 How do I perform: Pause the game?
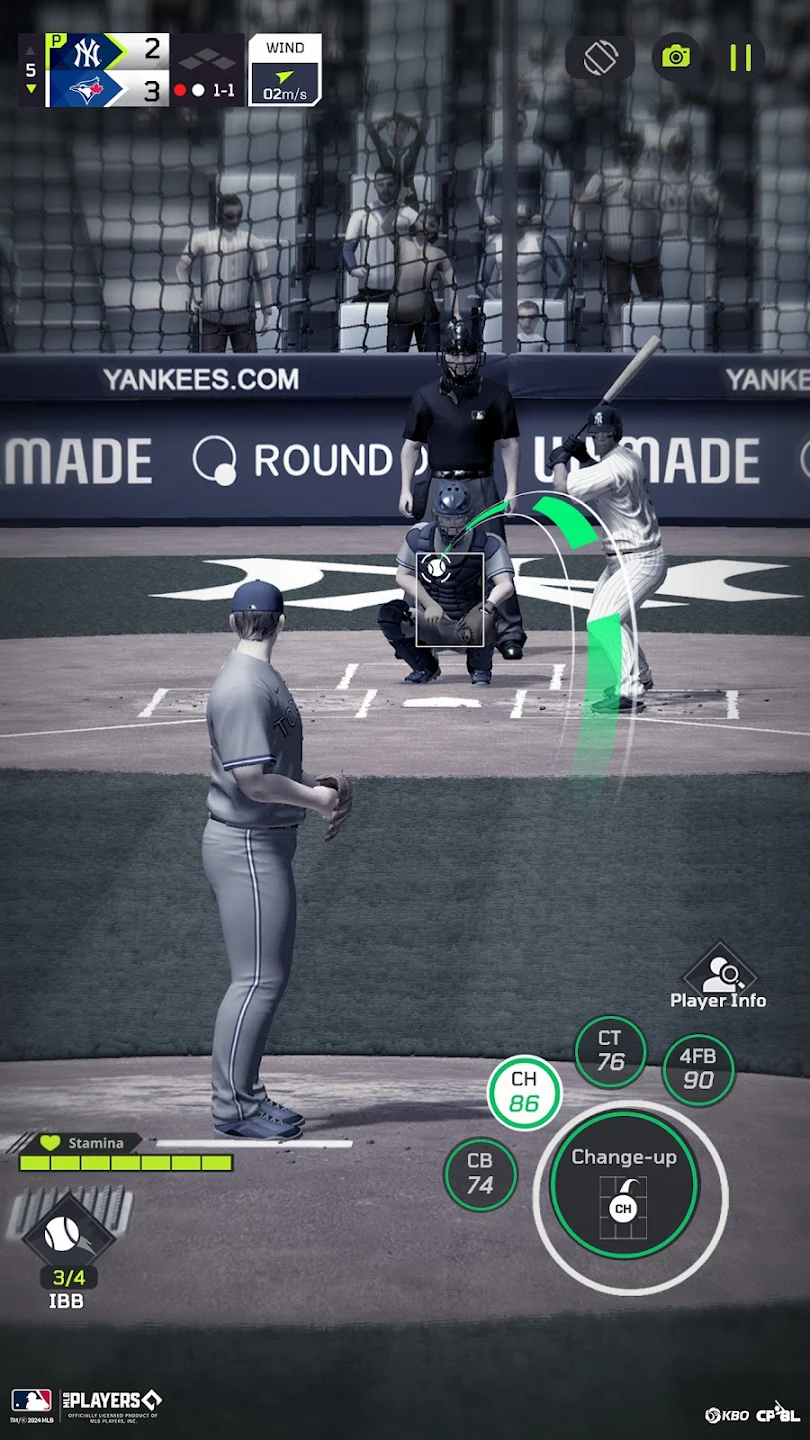(x=740, y=58)
